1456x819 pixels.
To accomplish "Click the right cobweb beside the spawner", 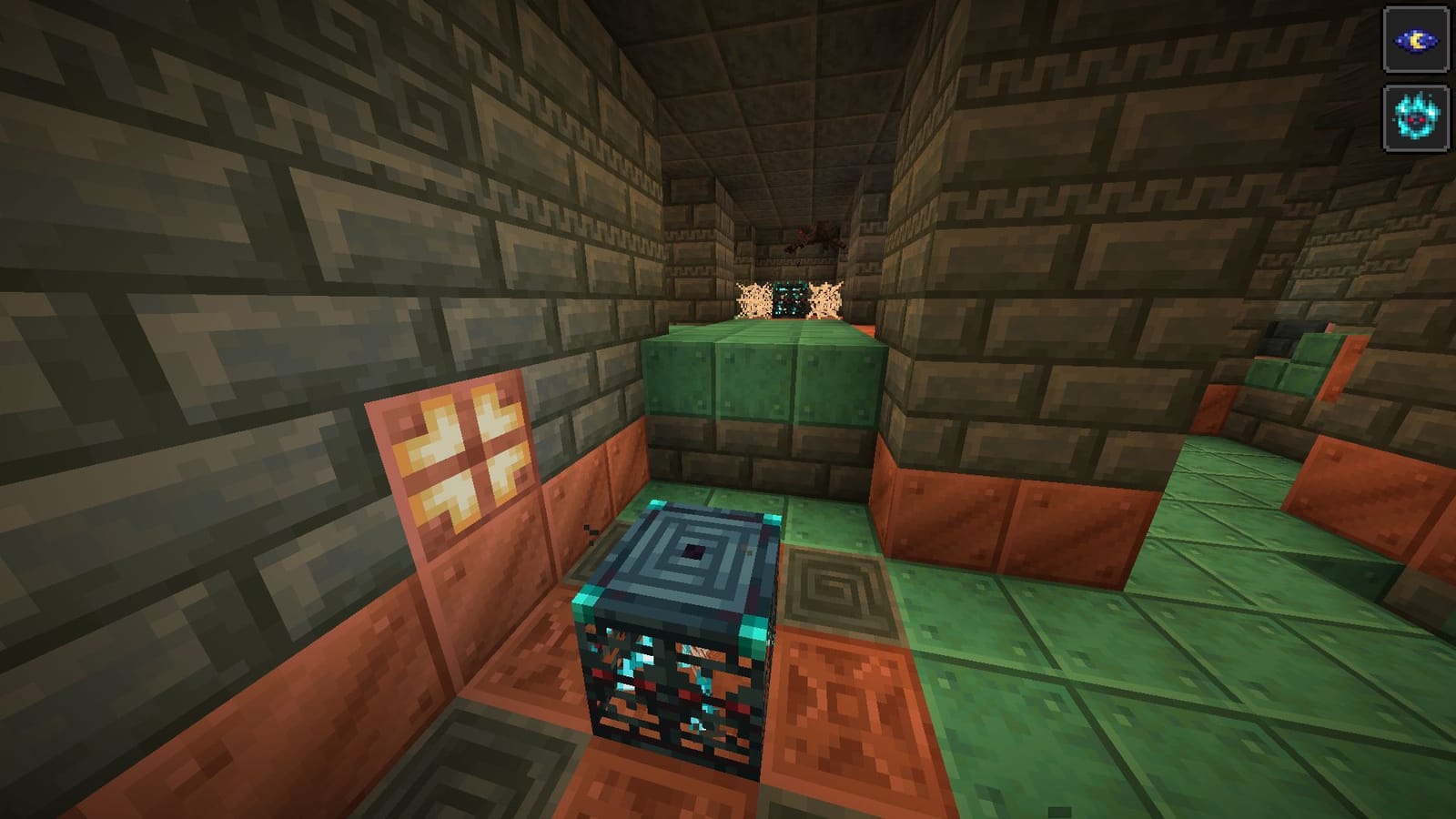I will [827, 297].
